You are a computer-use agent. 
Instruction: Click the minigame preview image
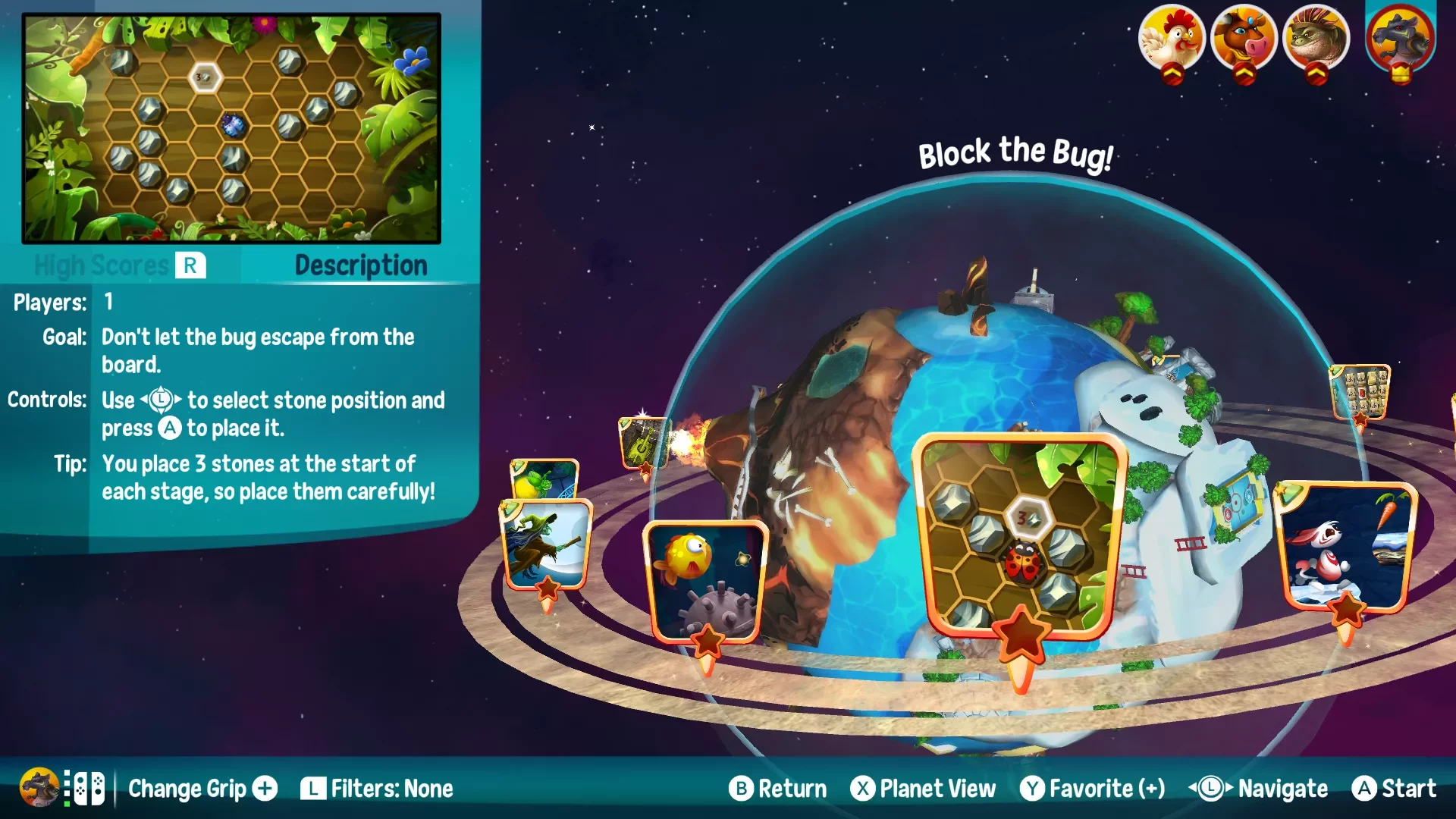click(231, 128)
